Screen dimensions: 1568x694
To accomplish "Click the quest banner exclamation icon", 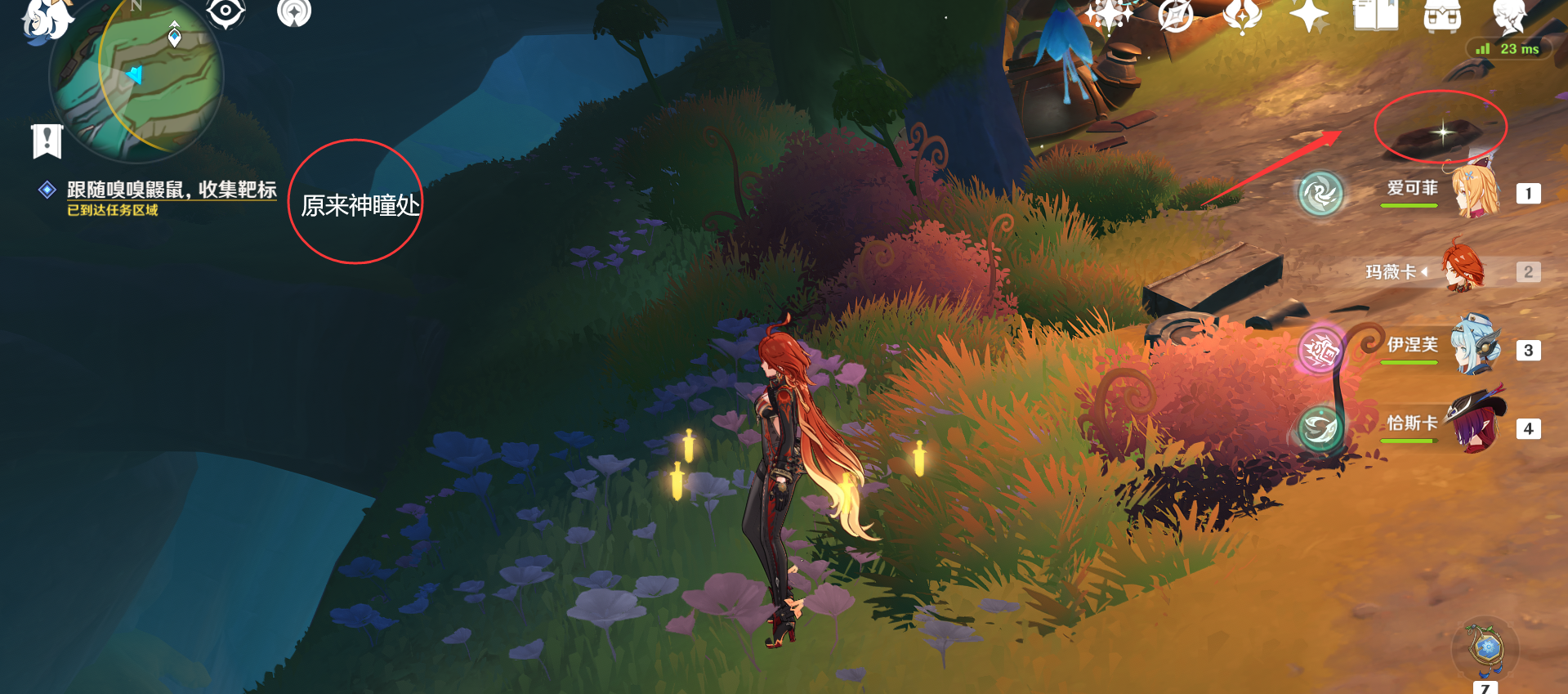I will 47,141.
